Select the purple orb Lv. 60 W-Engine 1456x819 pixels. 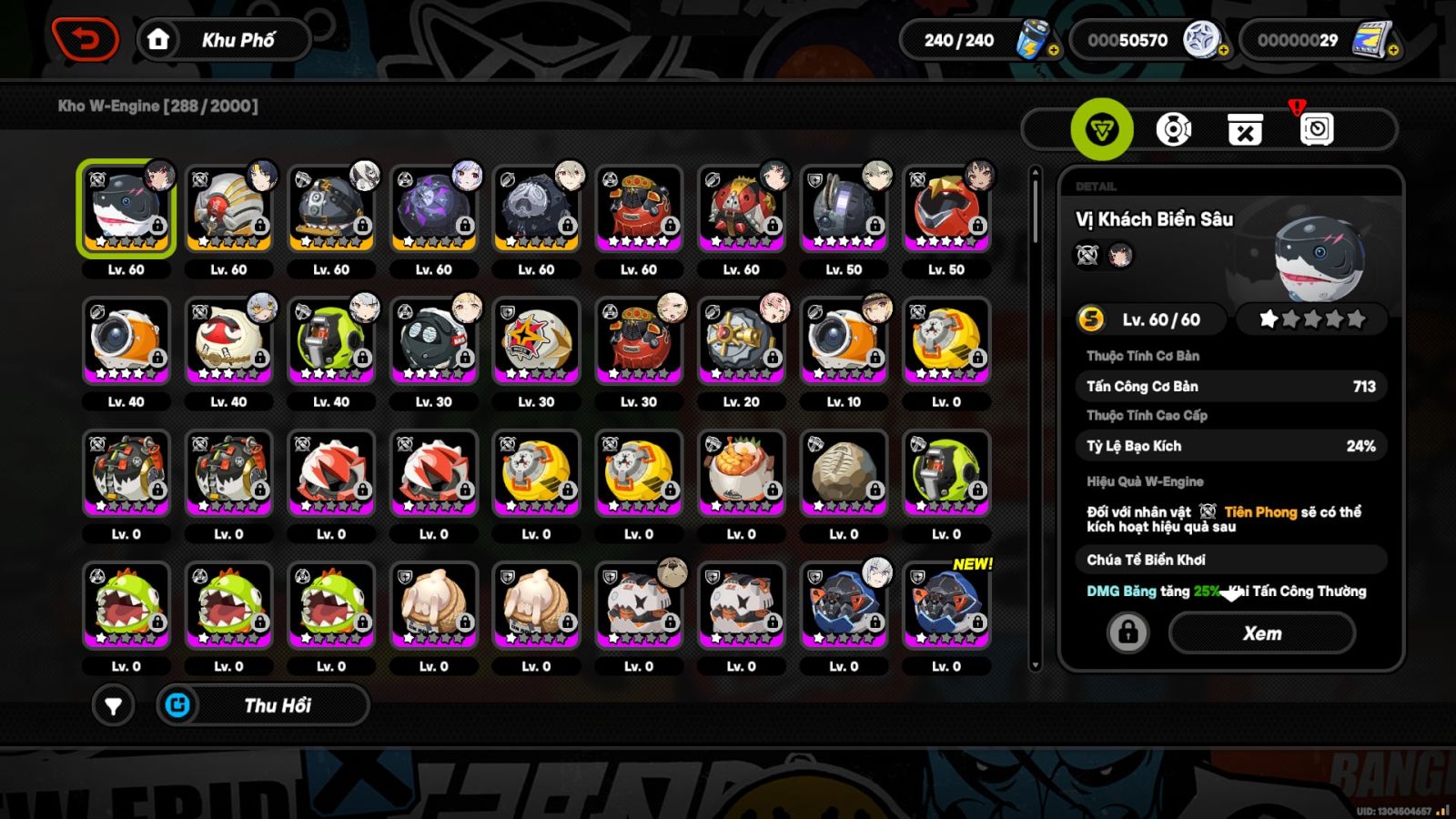point(434,209)
